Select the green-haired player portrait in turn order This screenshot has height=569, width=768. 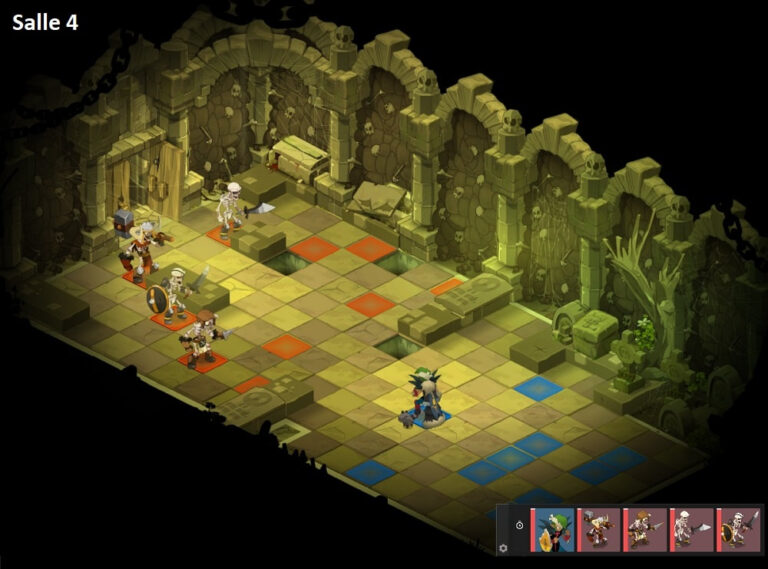coord(553,528)
